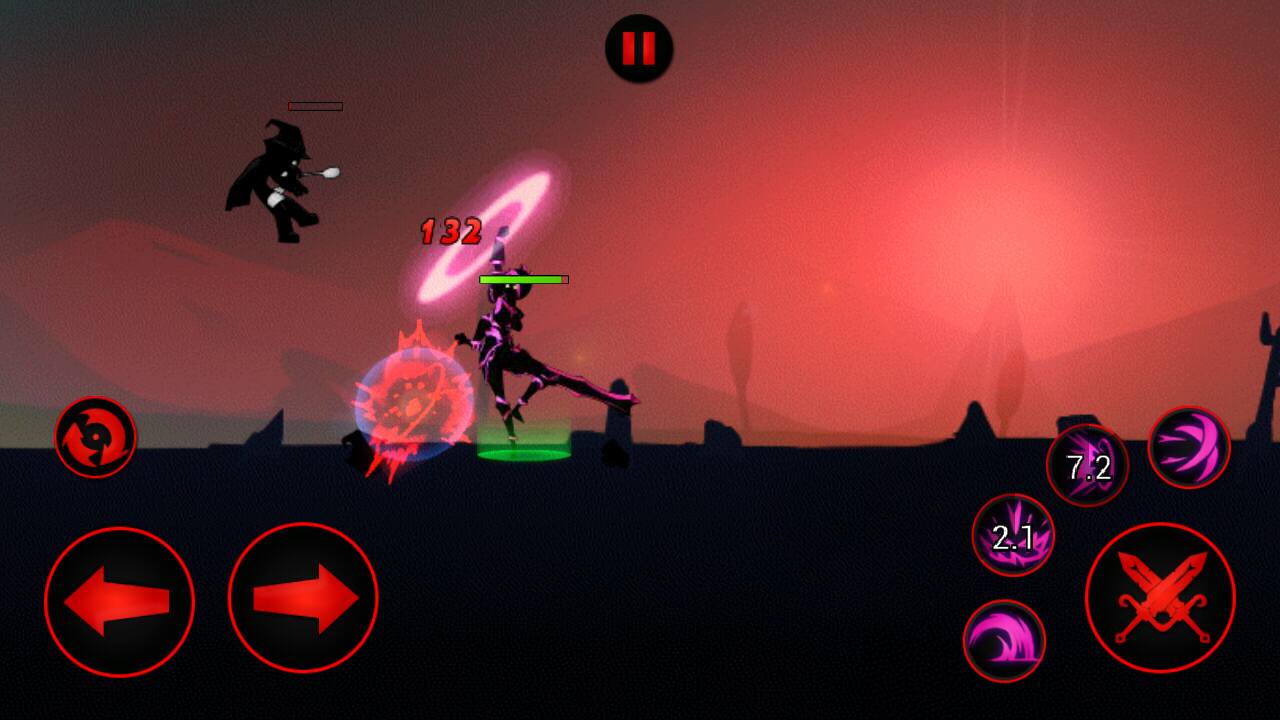Attack with the crossed swords button
This screenshot has height=720, width=1280.
[x=1160, y=598]
